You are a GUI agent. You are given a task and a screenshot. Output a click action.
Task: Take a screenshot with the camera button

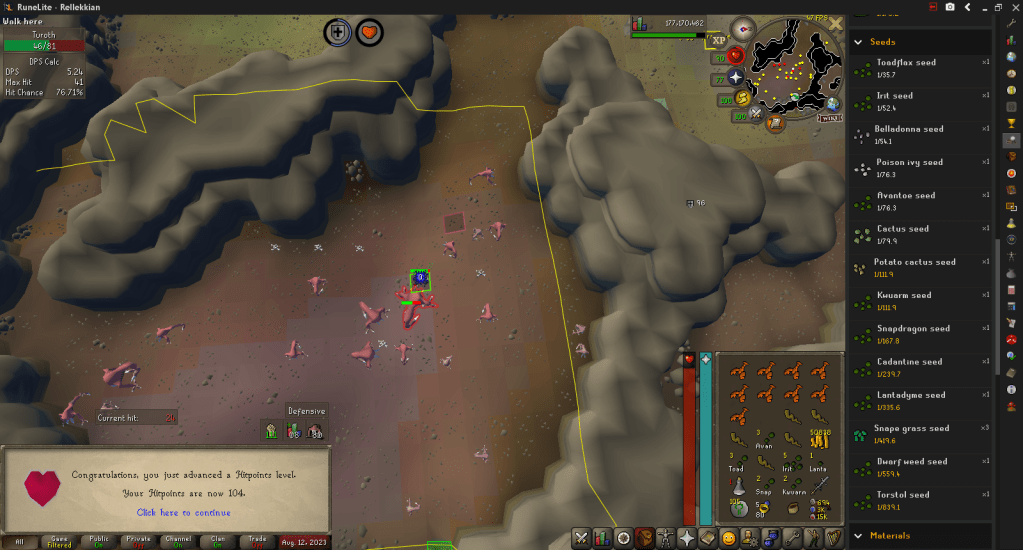(x=950, y=7)
